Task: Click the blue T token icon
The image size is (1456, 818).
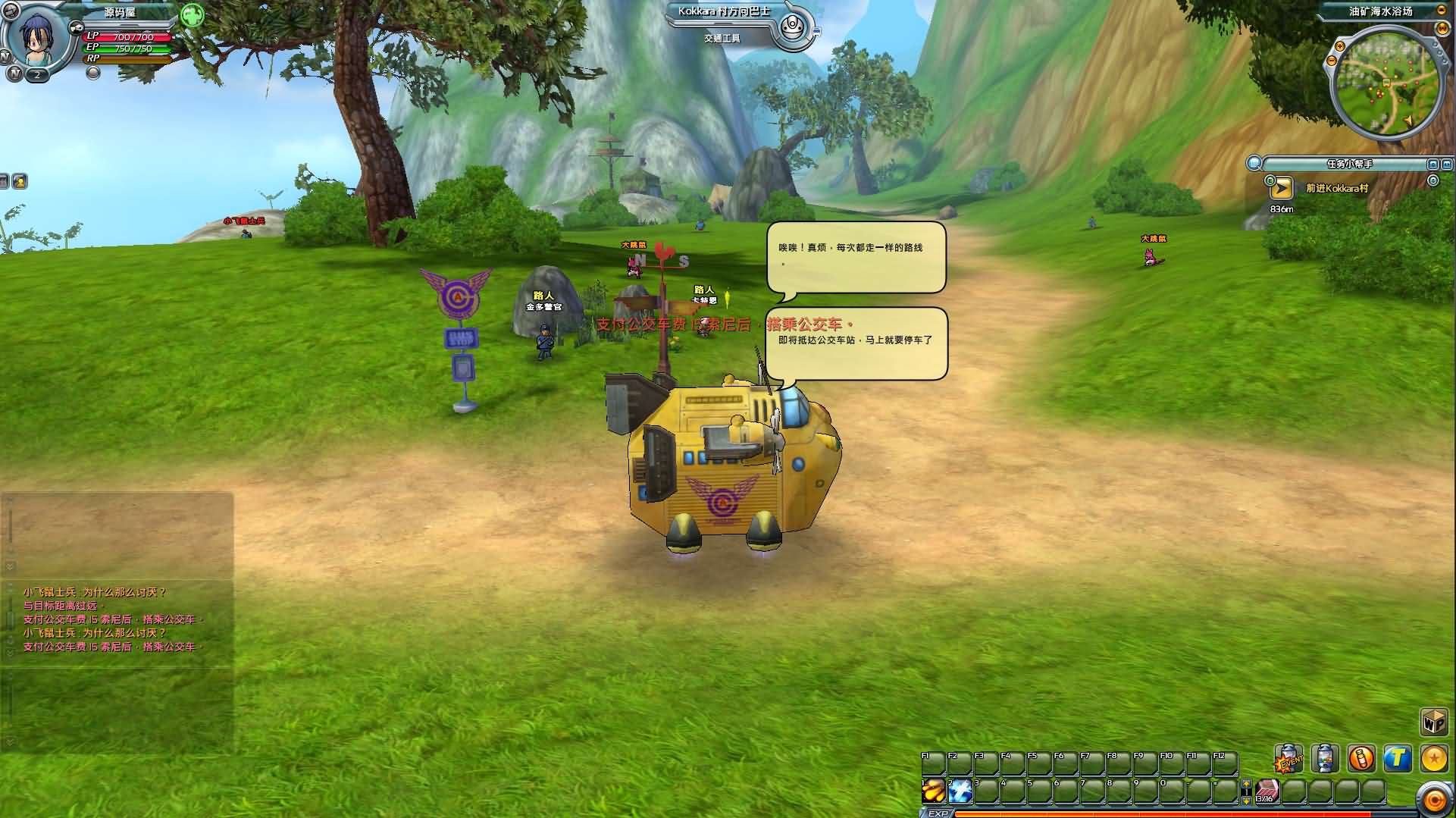Action: coord(1397,758)
